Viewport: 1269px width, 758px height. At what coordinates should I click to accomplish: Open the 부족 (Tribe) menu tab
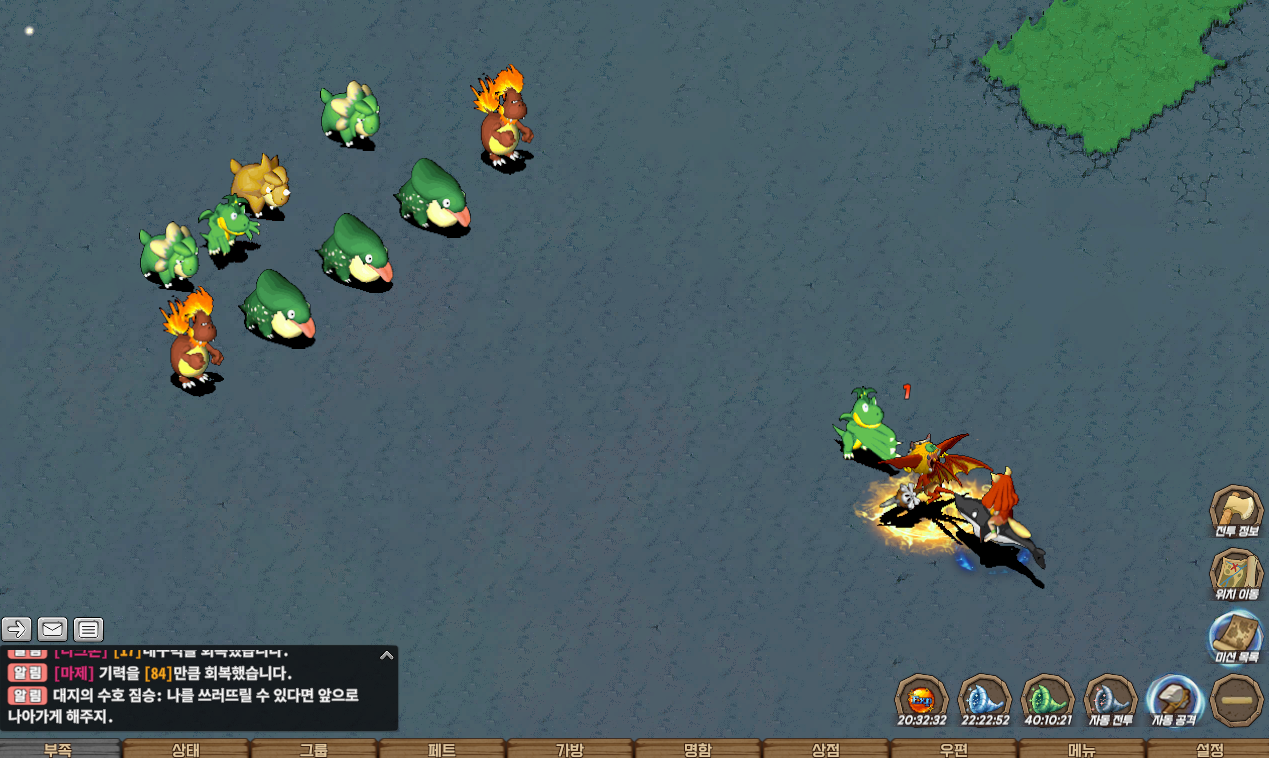coord(58,749)
